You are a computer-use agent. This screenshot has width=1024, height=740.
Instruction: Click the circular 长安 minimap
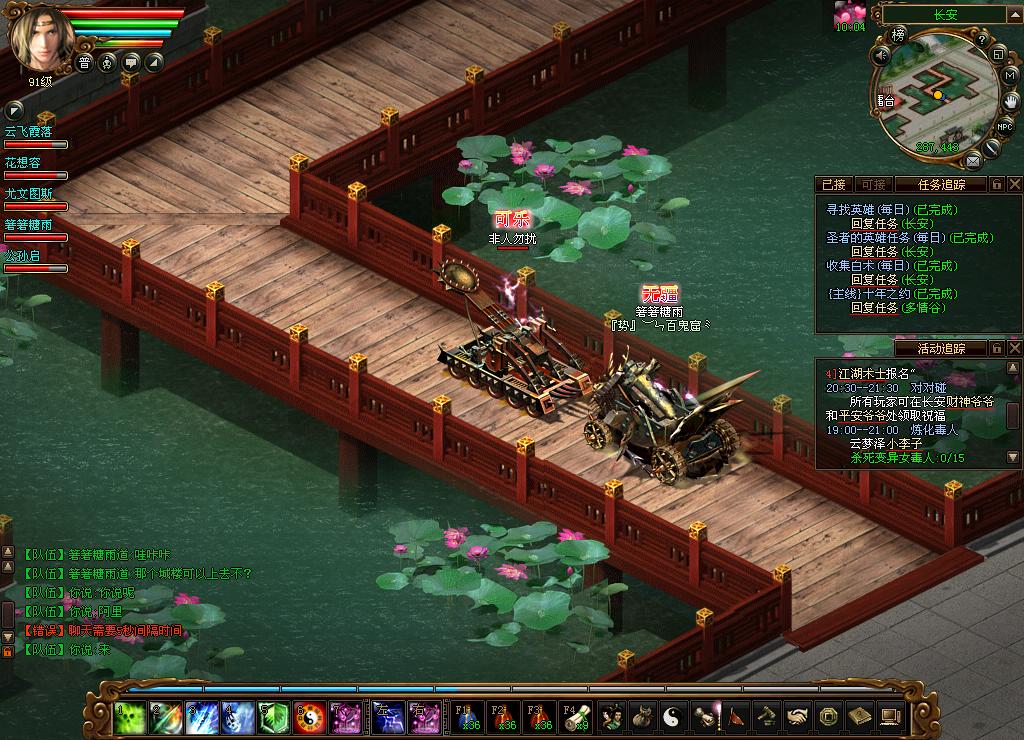(937, 98)
